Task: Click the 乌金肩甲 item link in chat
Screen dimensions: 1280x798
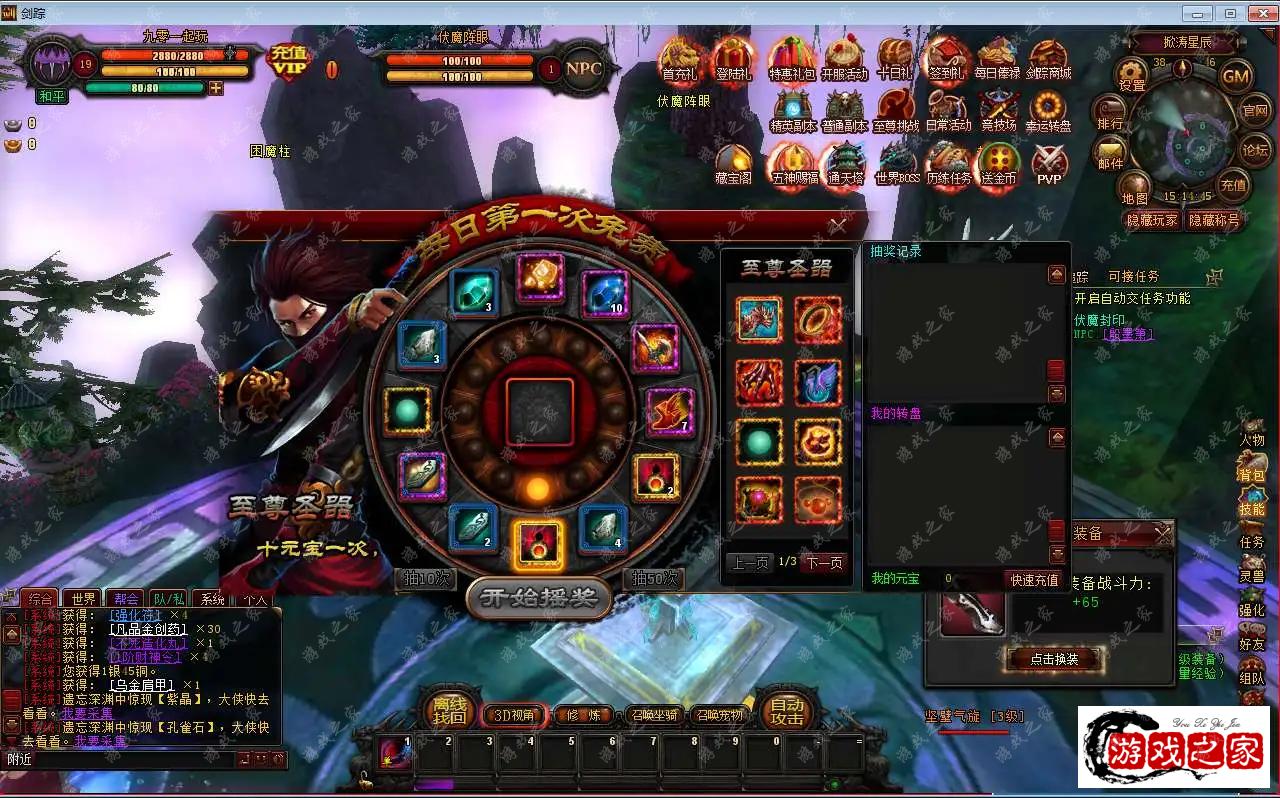Action: pos(143,684)
